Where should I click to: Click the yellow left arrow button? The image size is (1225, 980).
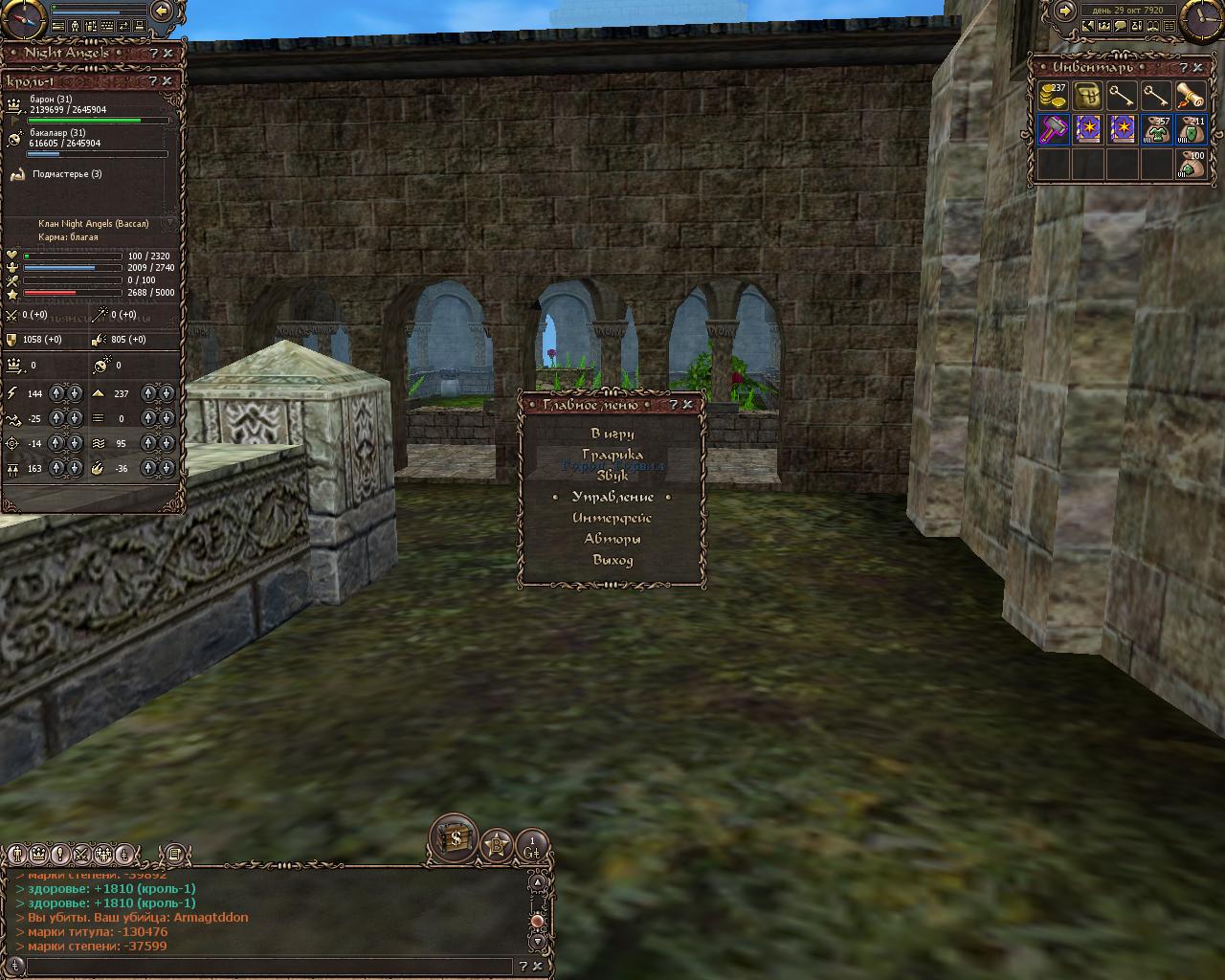162,11
